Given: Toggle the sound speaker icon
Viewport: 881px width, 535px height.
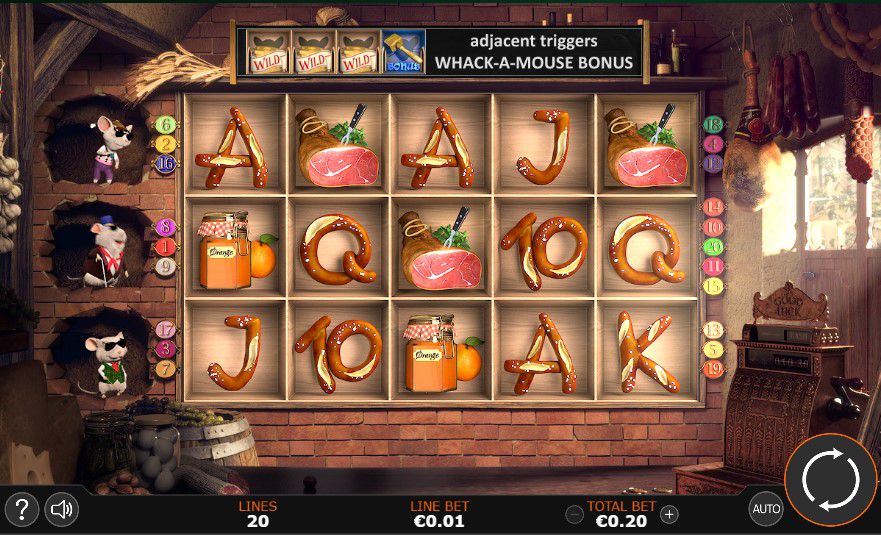Looking at the screenshot, I should point(62,510).
